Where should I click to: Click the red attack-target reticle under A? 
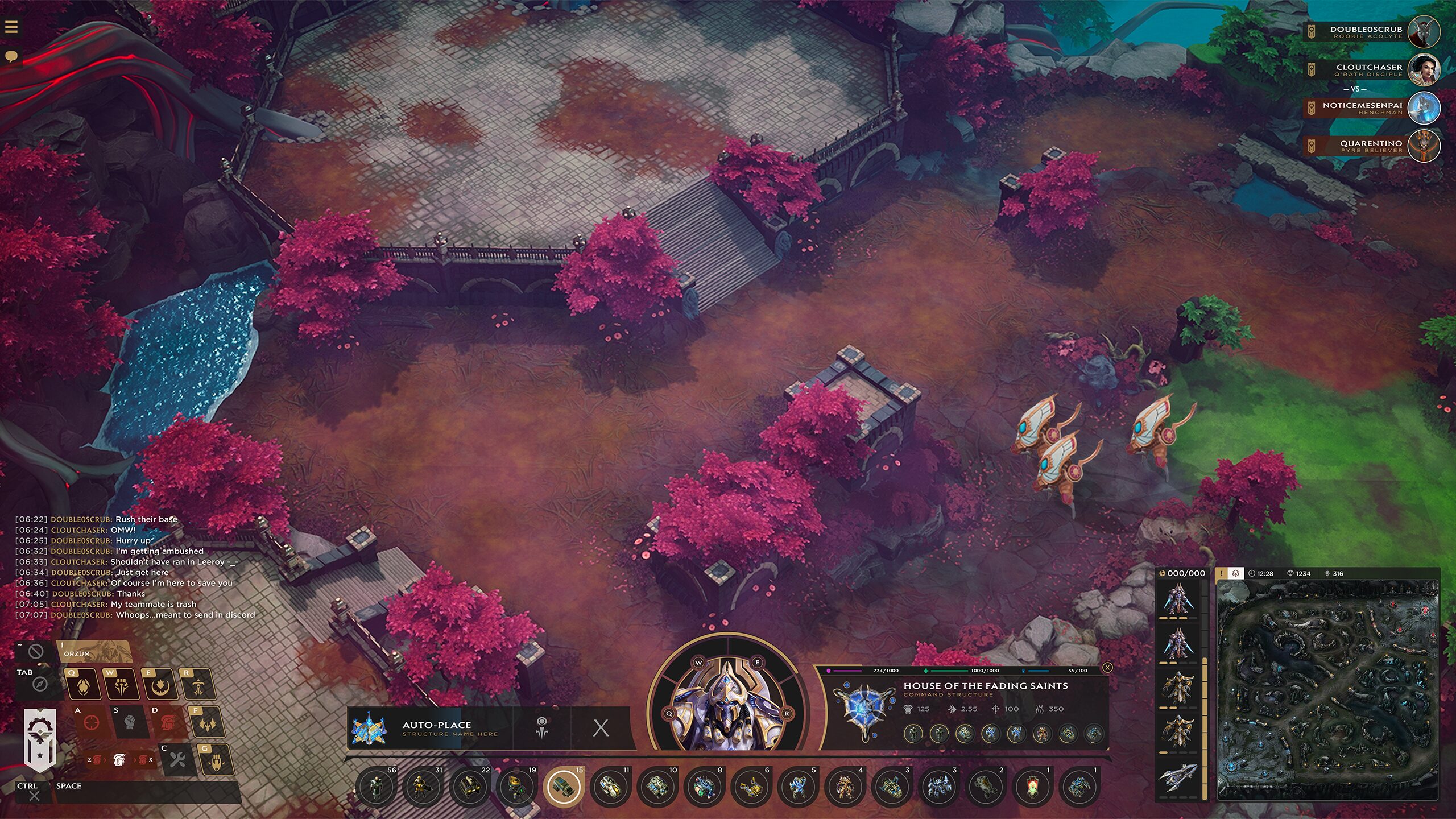(91, 723)
